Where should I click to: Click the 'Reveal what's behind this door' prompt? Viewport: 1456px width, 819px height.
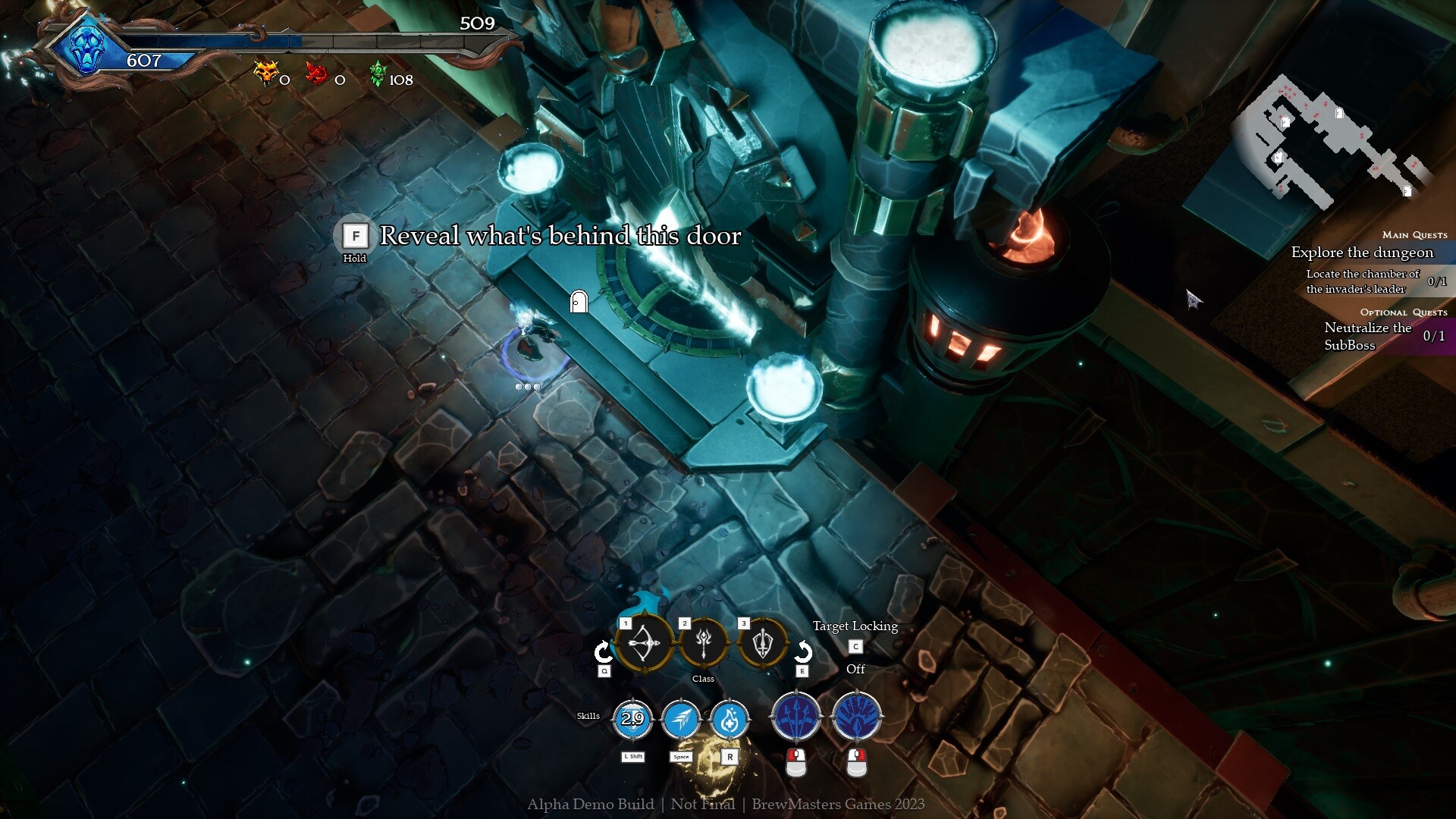pos(560,236)
